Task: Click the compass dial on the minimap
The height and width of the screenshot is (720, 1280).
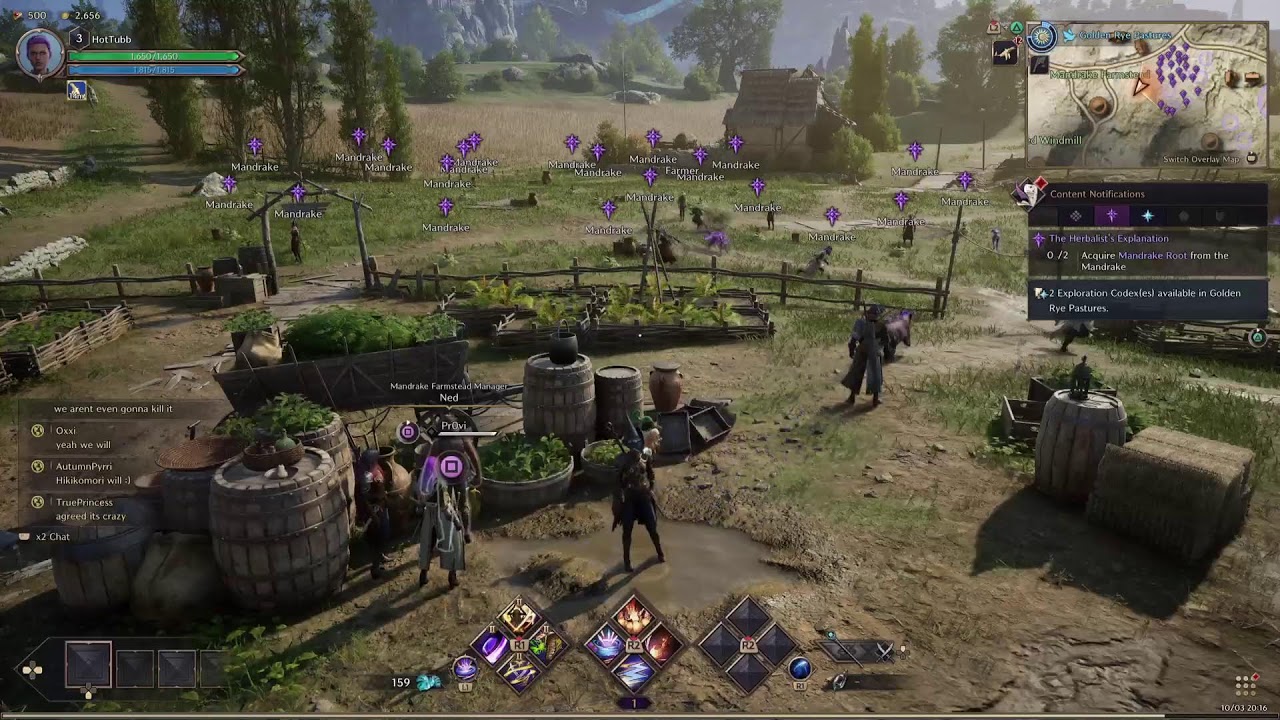Action: click(x=1042, y=37)
